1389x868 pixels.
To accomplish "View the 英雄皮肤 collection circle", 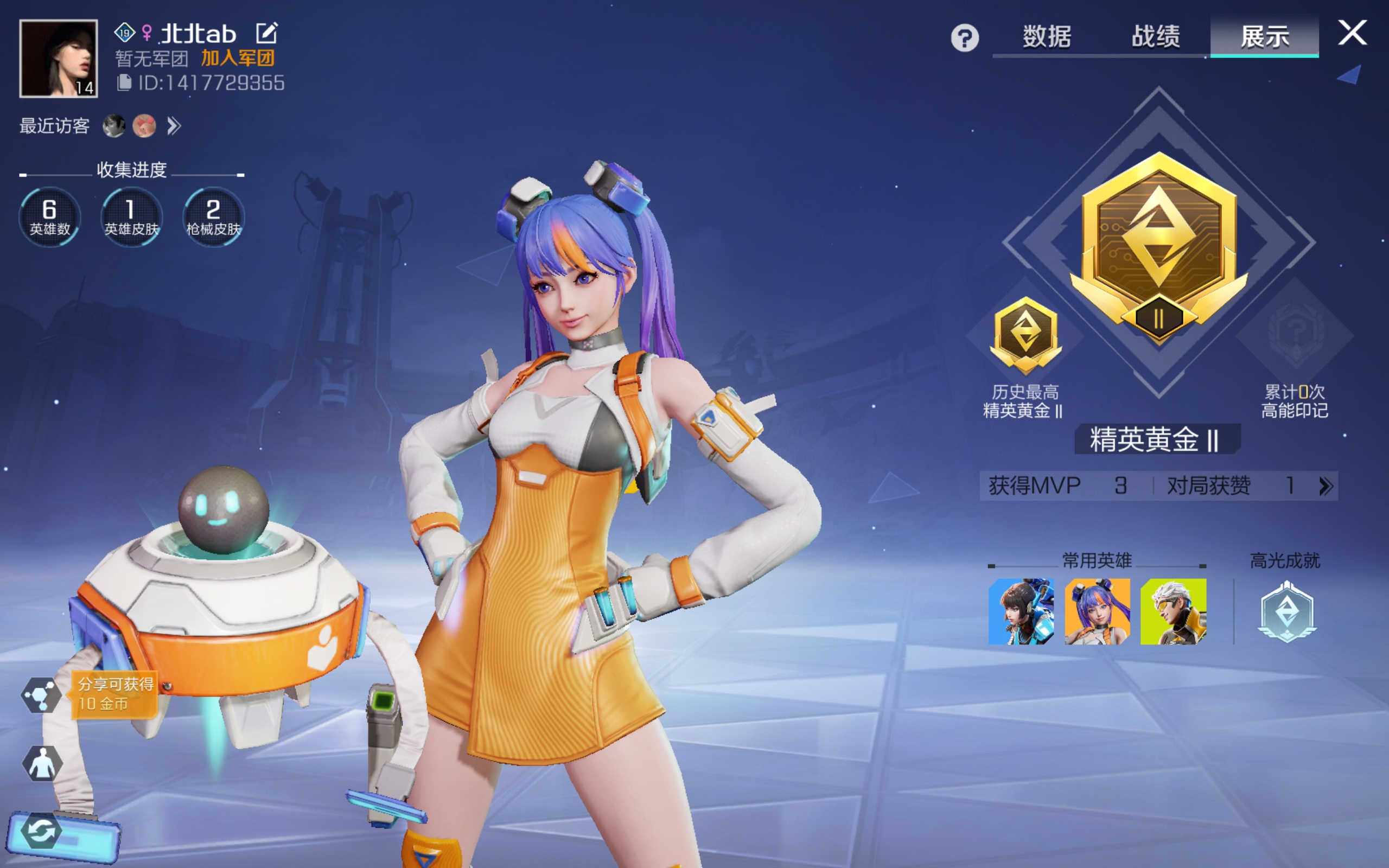I will tap(131, 217).
